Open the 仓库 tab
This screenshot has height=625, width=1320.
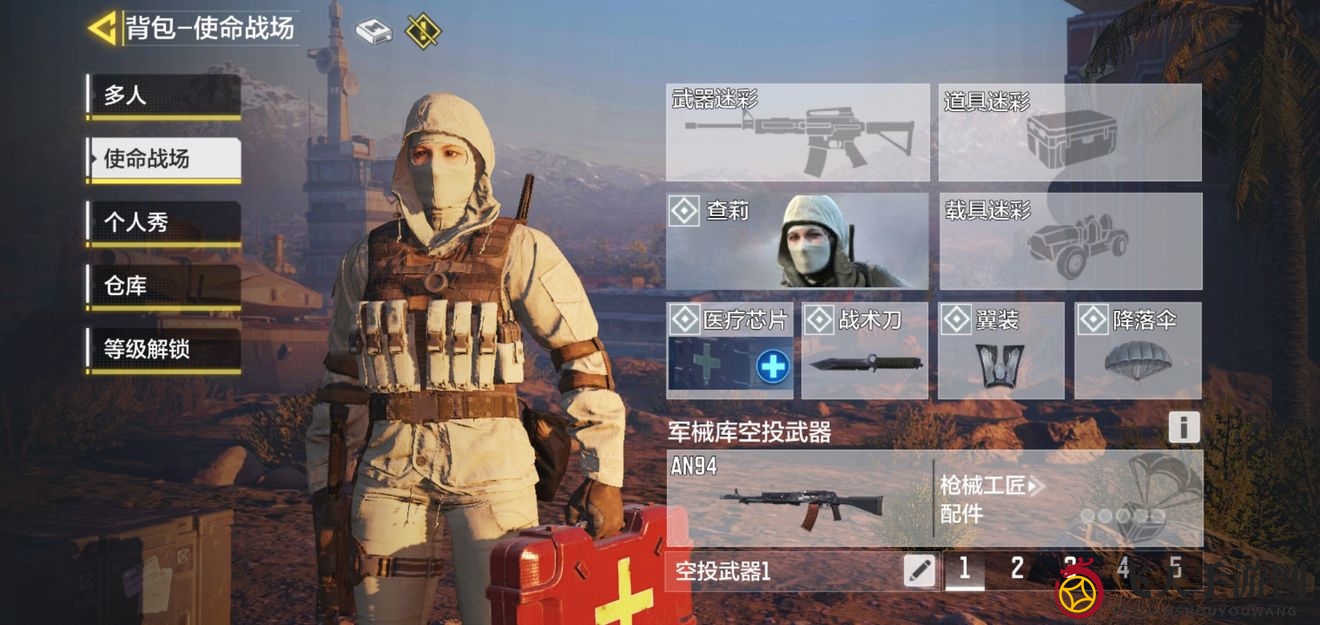click(163, 286)
